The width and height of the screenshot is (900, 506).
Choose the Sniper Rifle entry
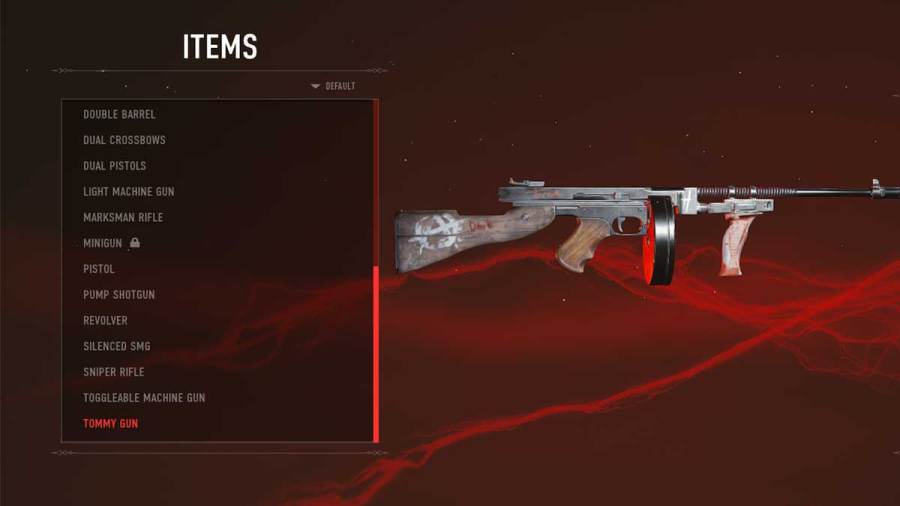(113, 372)
